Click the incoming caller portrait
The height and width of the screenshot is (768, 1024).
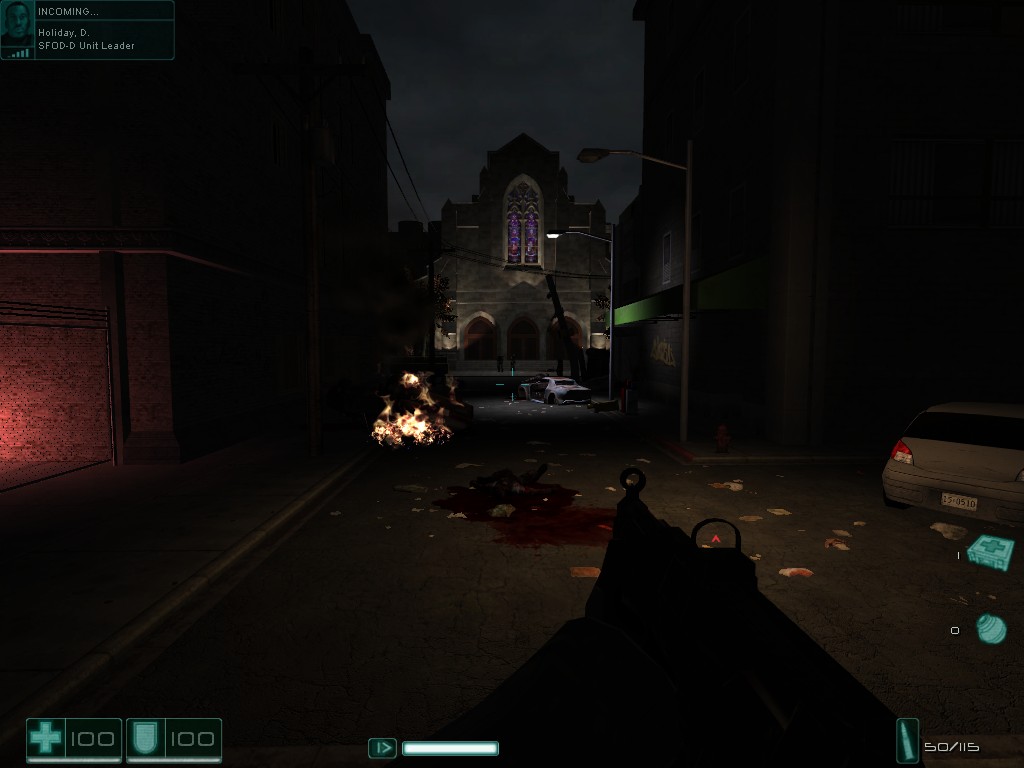pos(17,30)
